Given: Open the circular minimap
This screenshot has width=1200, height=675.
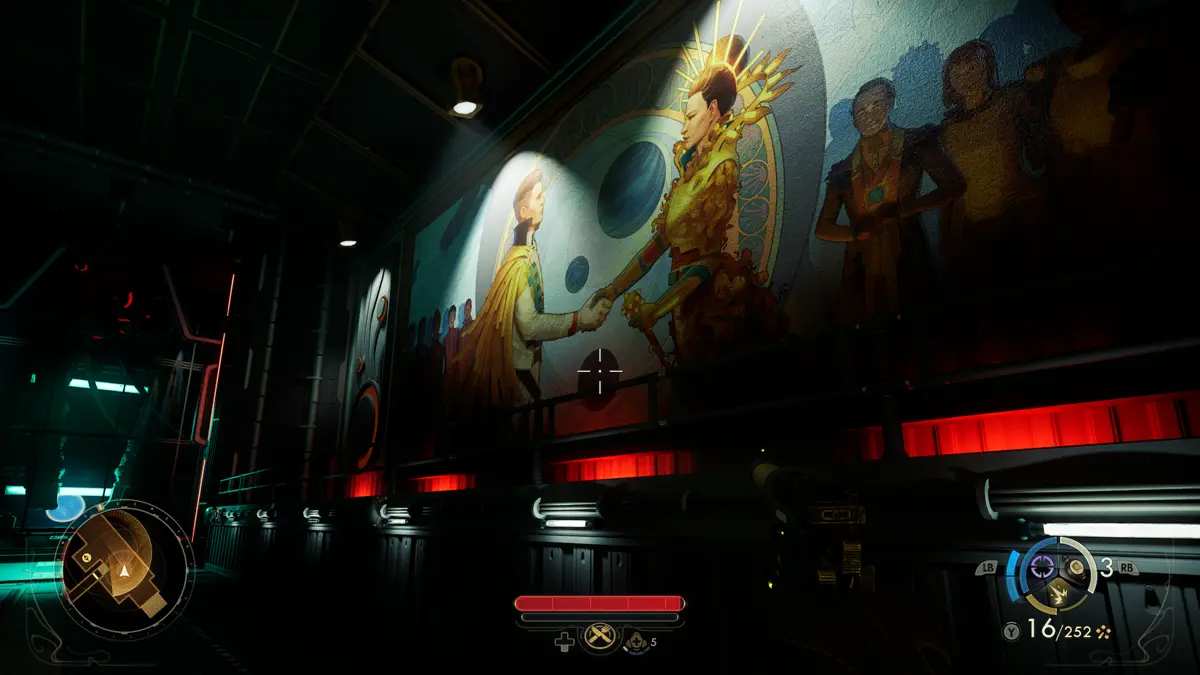Looking at the screenshot, I should (125, 570).
